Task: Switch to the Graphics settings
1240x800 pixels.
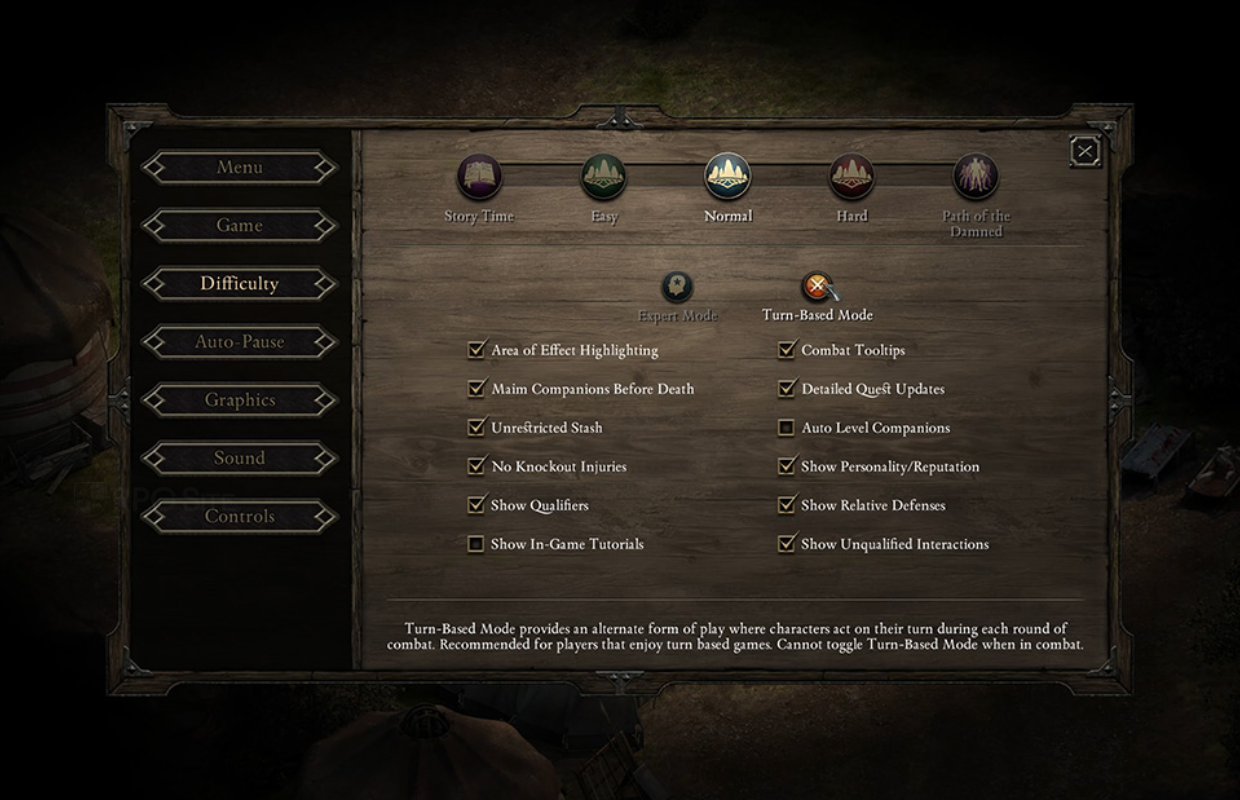Action: tap(239, 400)
